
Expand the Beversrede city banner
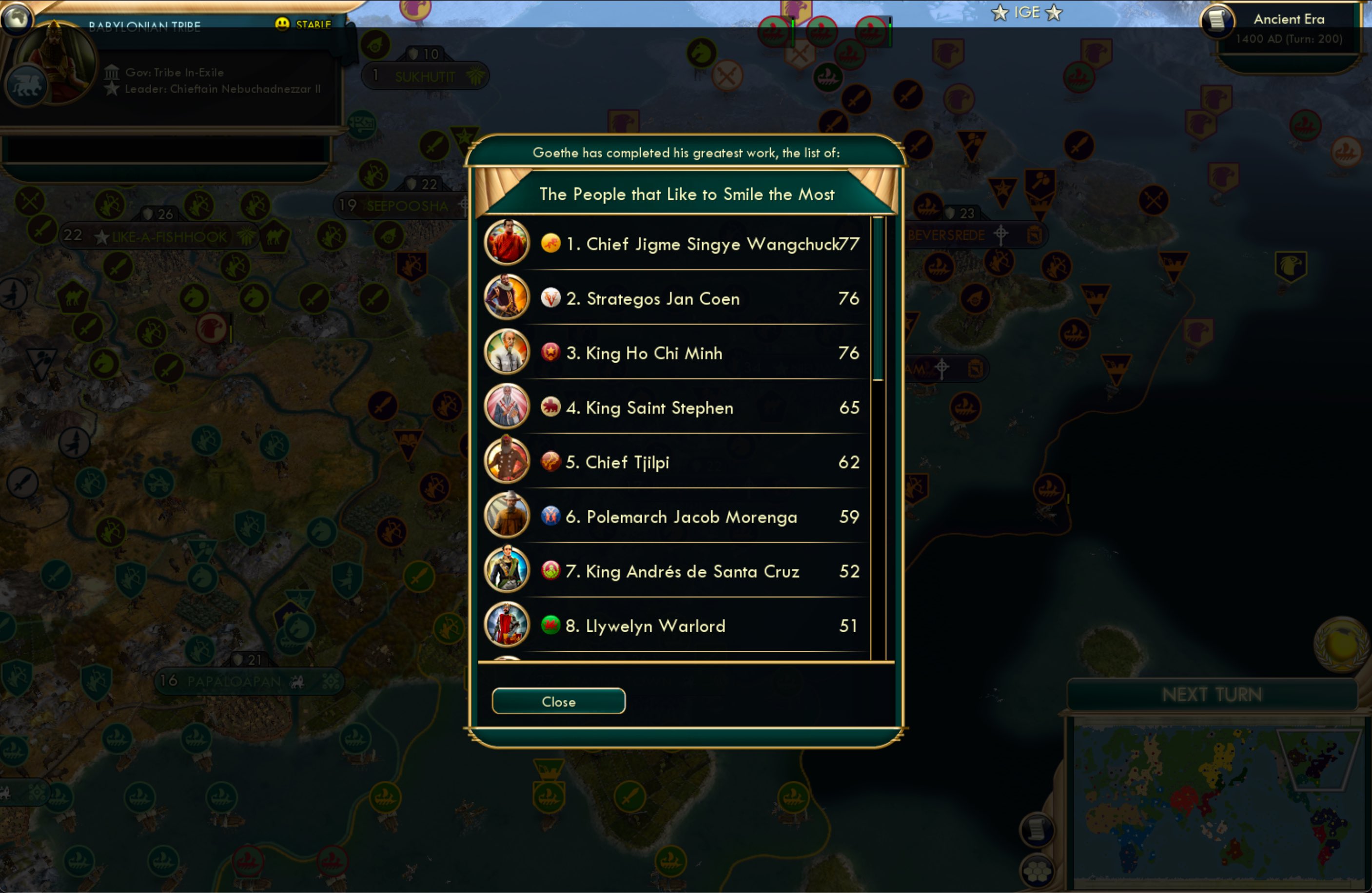coord(947,235)
